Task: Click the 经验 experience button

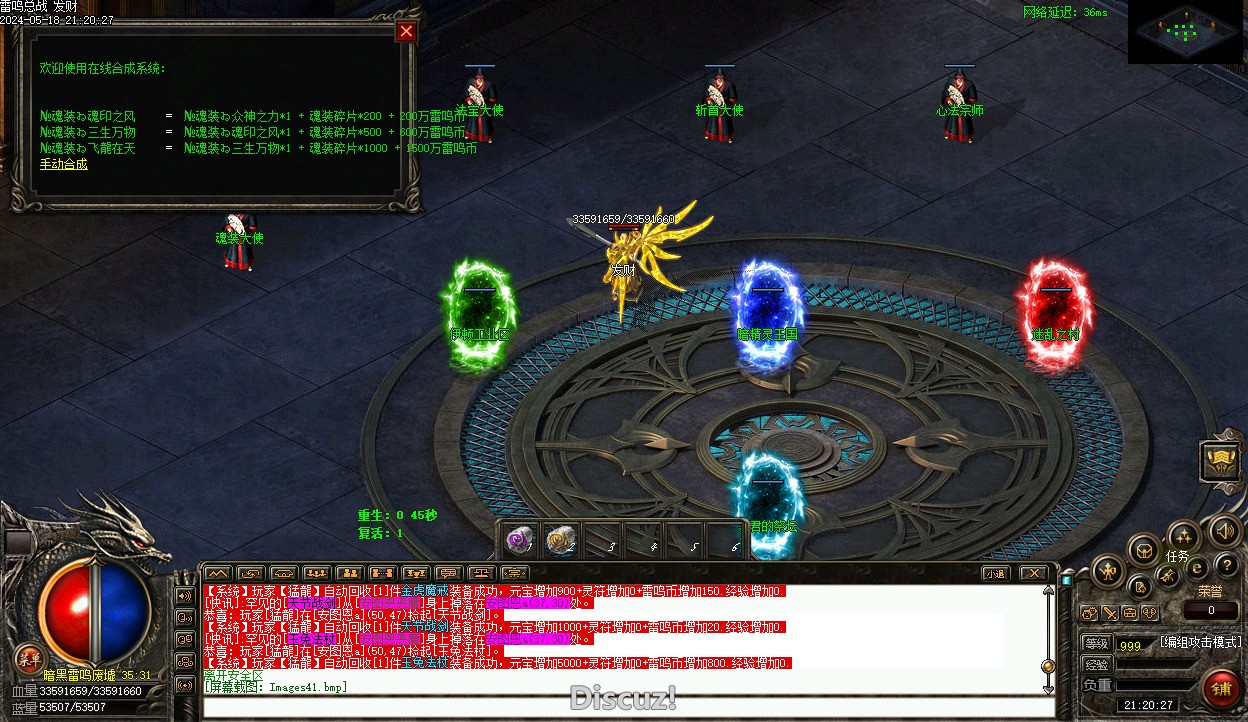Action: 1096,665
